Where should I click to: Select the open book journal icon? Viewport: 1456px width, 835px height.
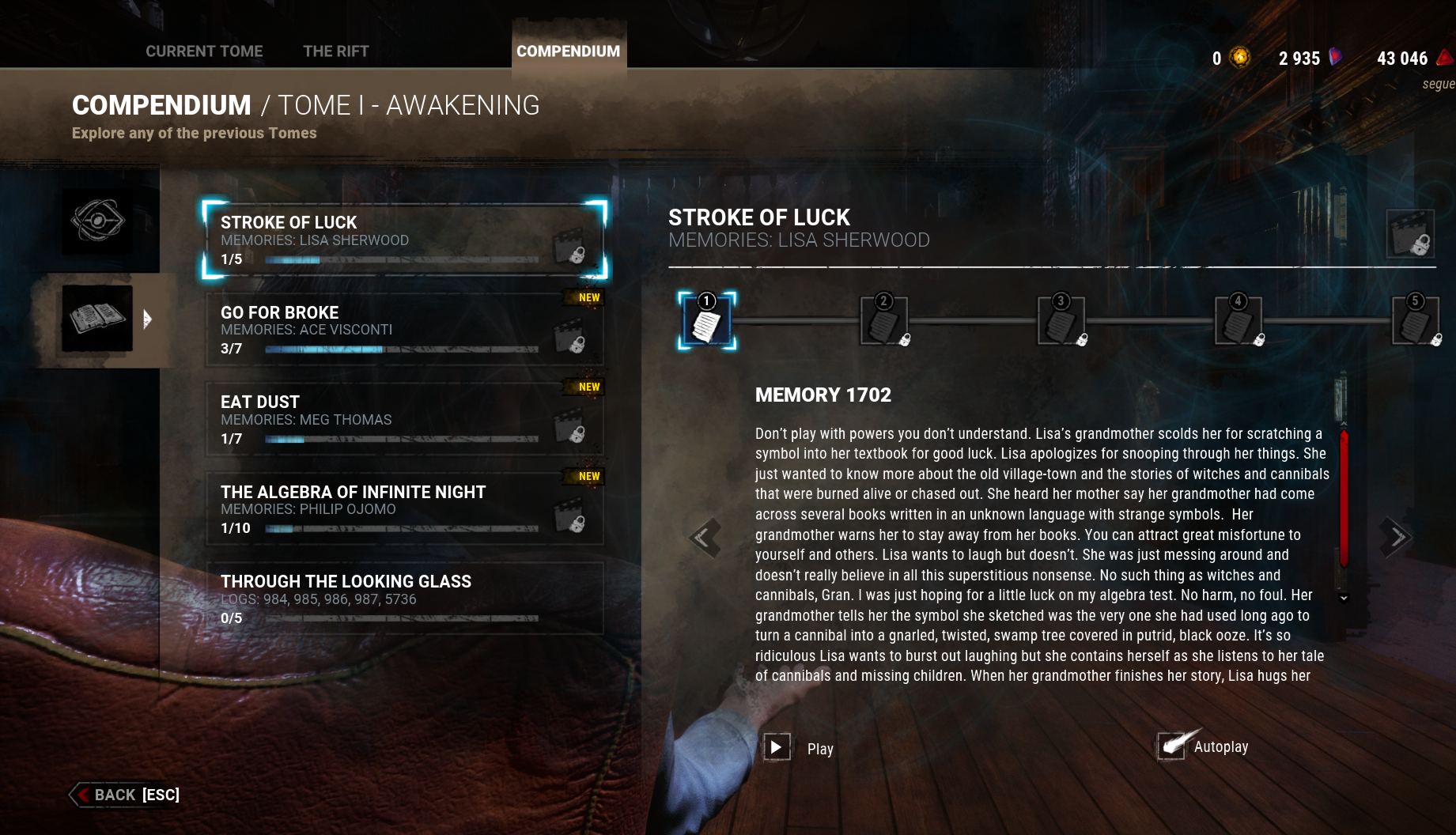tap(97, 319)
